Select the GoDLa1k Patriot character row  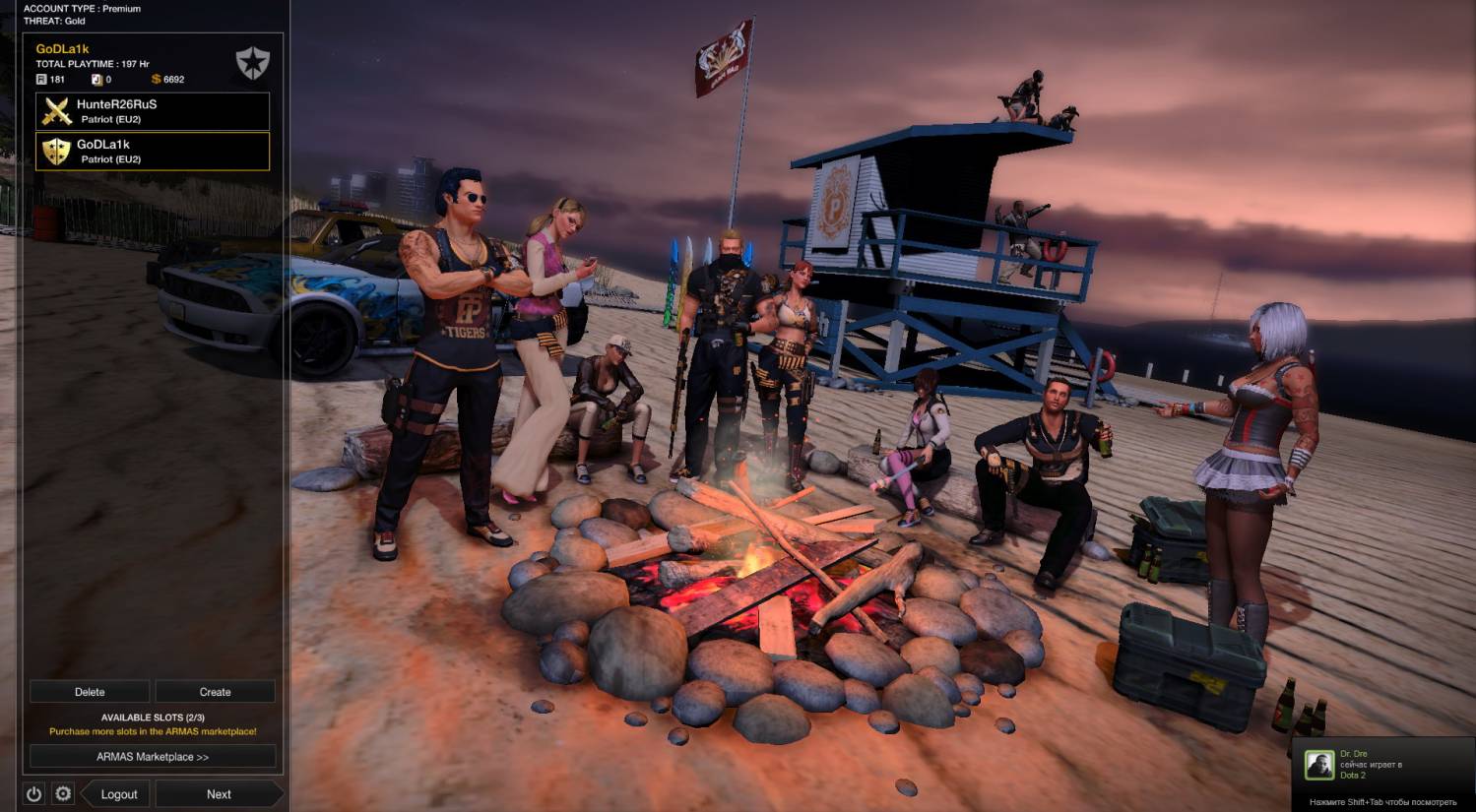[x=153, y=152]
